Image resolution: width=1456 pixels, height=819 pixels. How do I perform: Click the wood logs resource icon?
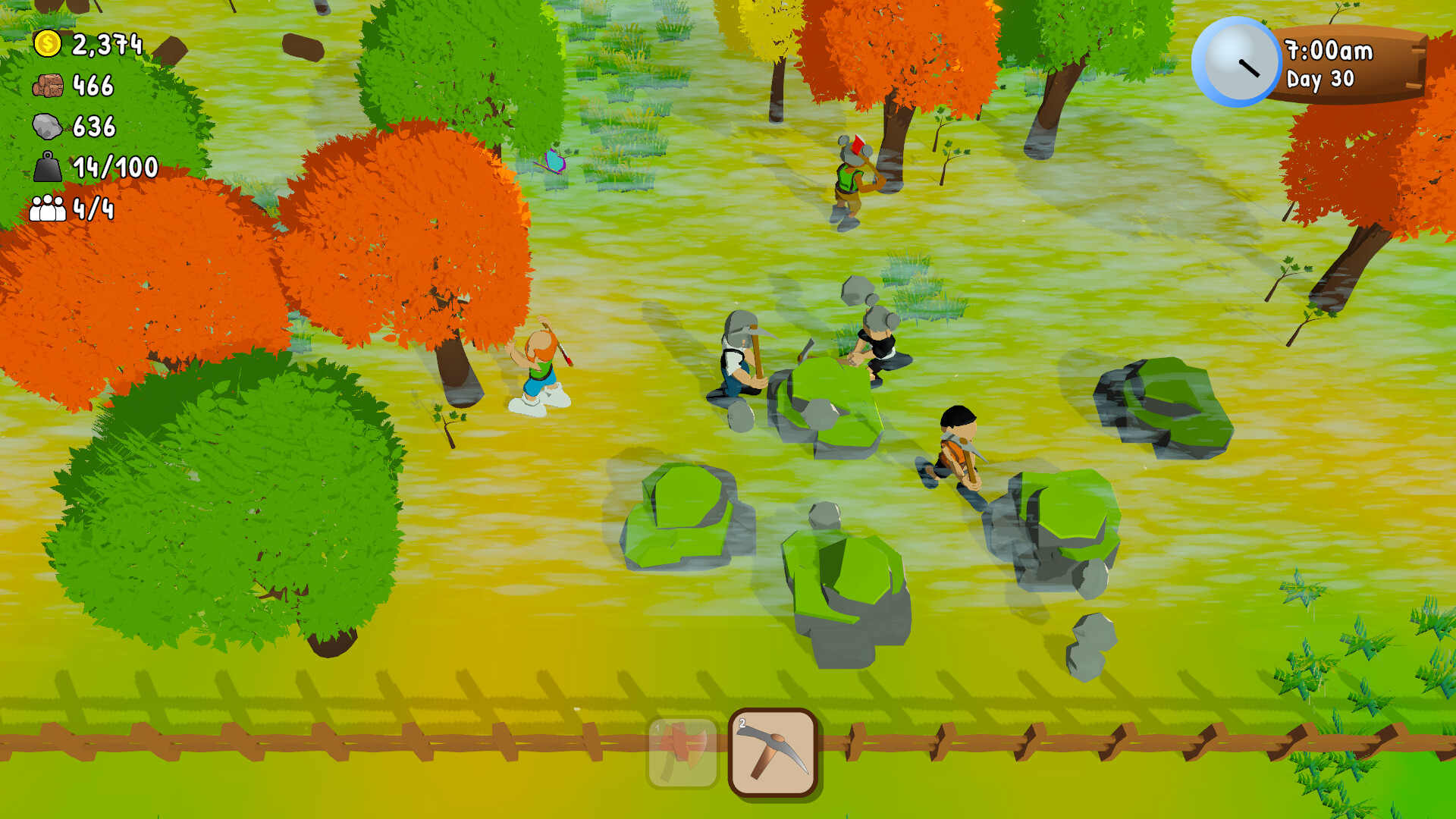48,86
